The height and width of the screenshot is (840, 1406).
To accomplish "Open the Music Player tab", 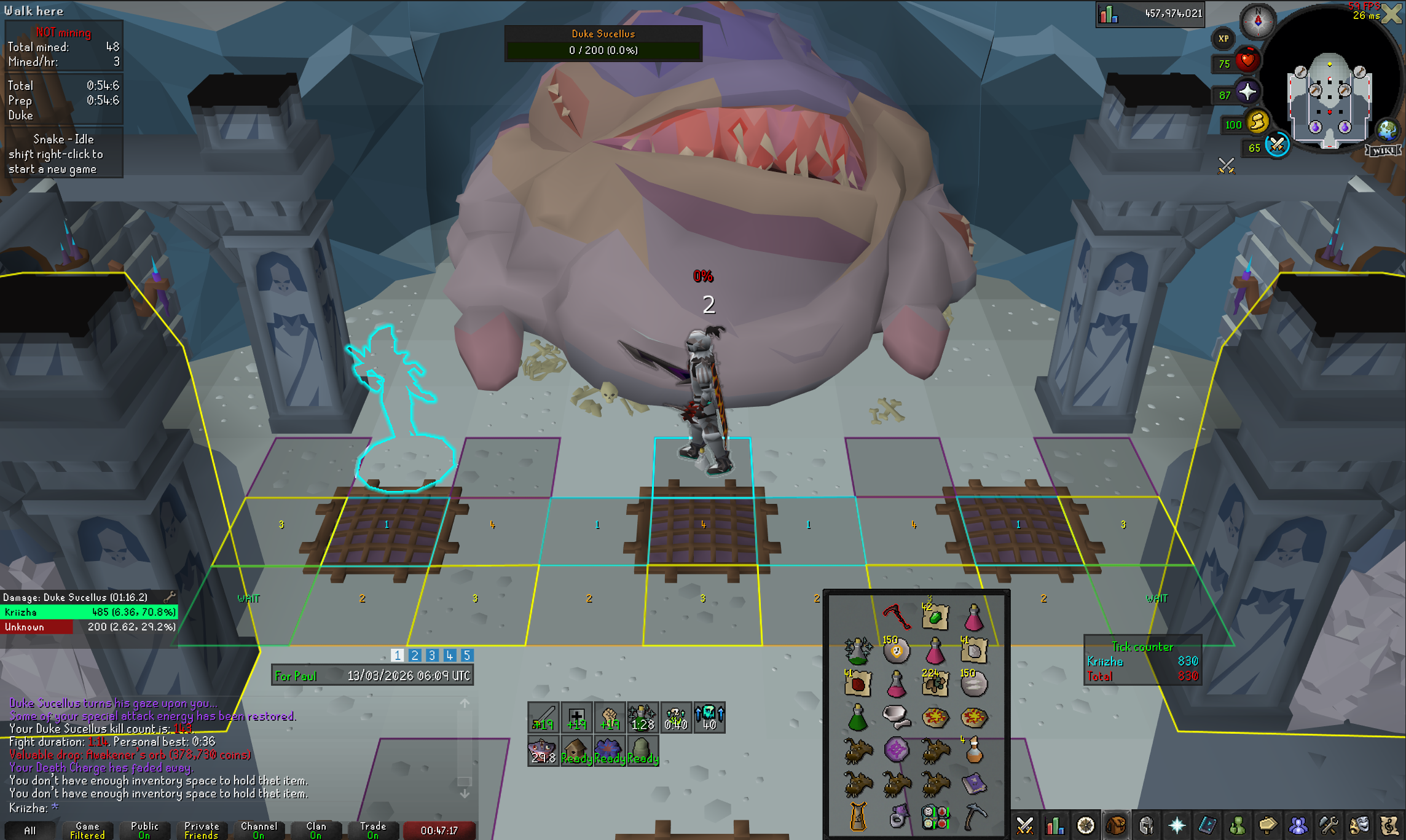I will click(1389, 825).
